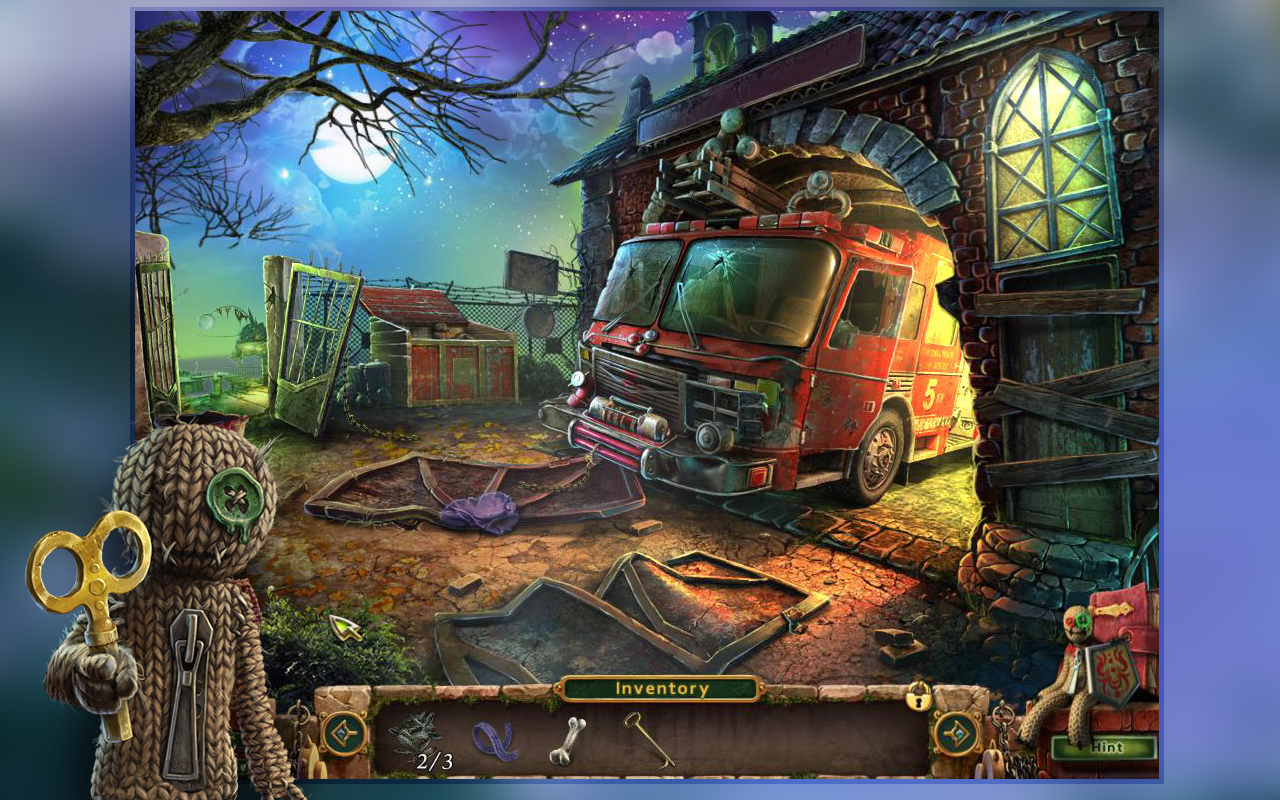Choose the golden hook rod inventory item

click(x=649, y=738)
